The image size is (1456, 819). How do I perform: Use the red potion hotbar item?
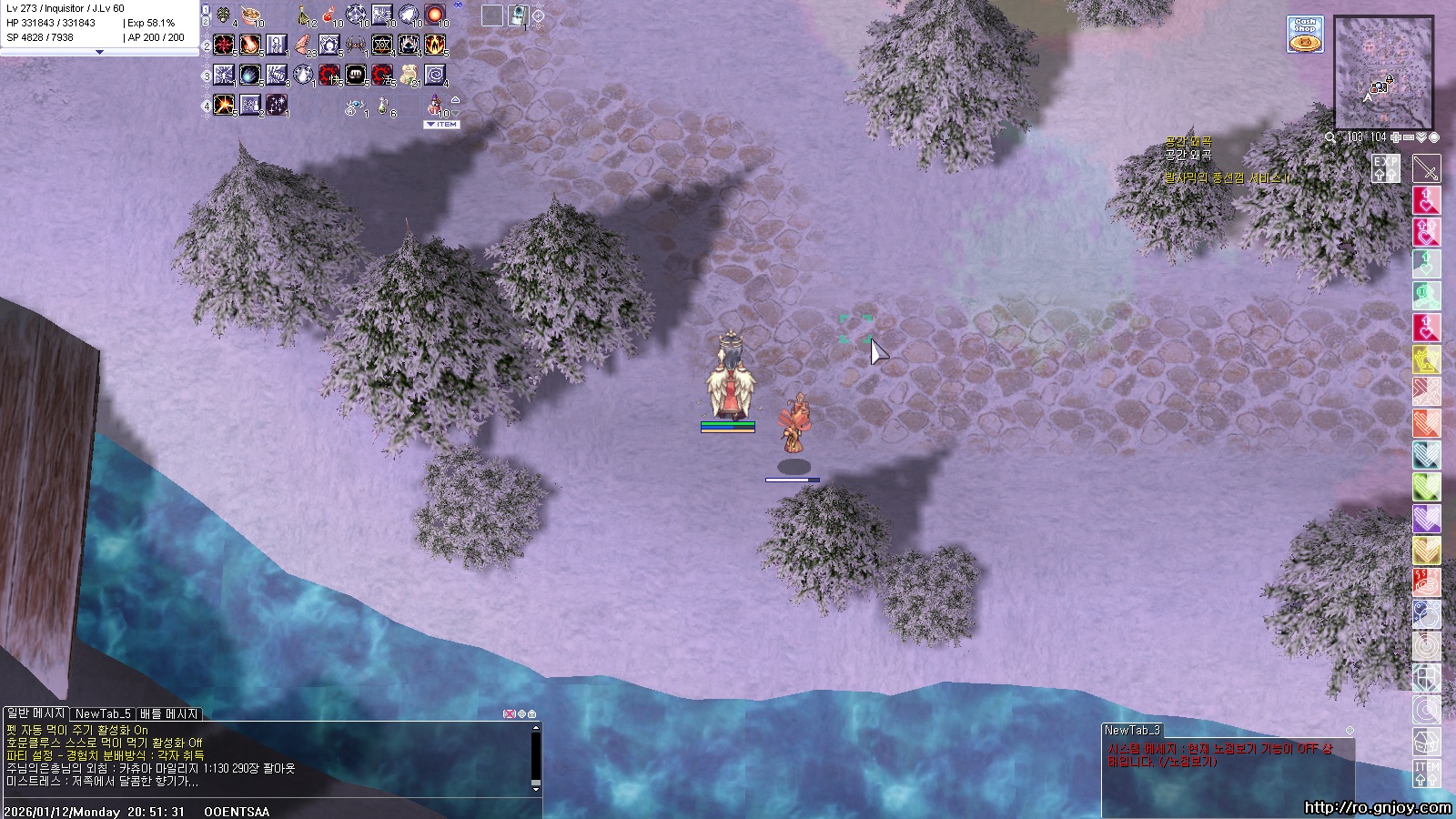329,15
